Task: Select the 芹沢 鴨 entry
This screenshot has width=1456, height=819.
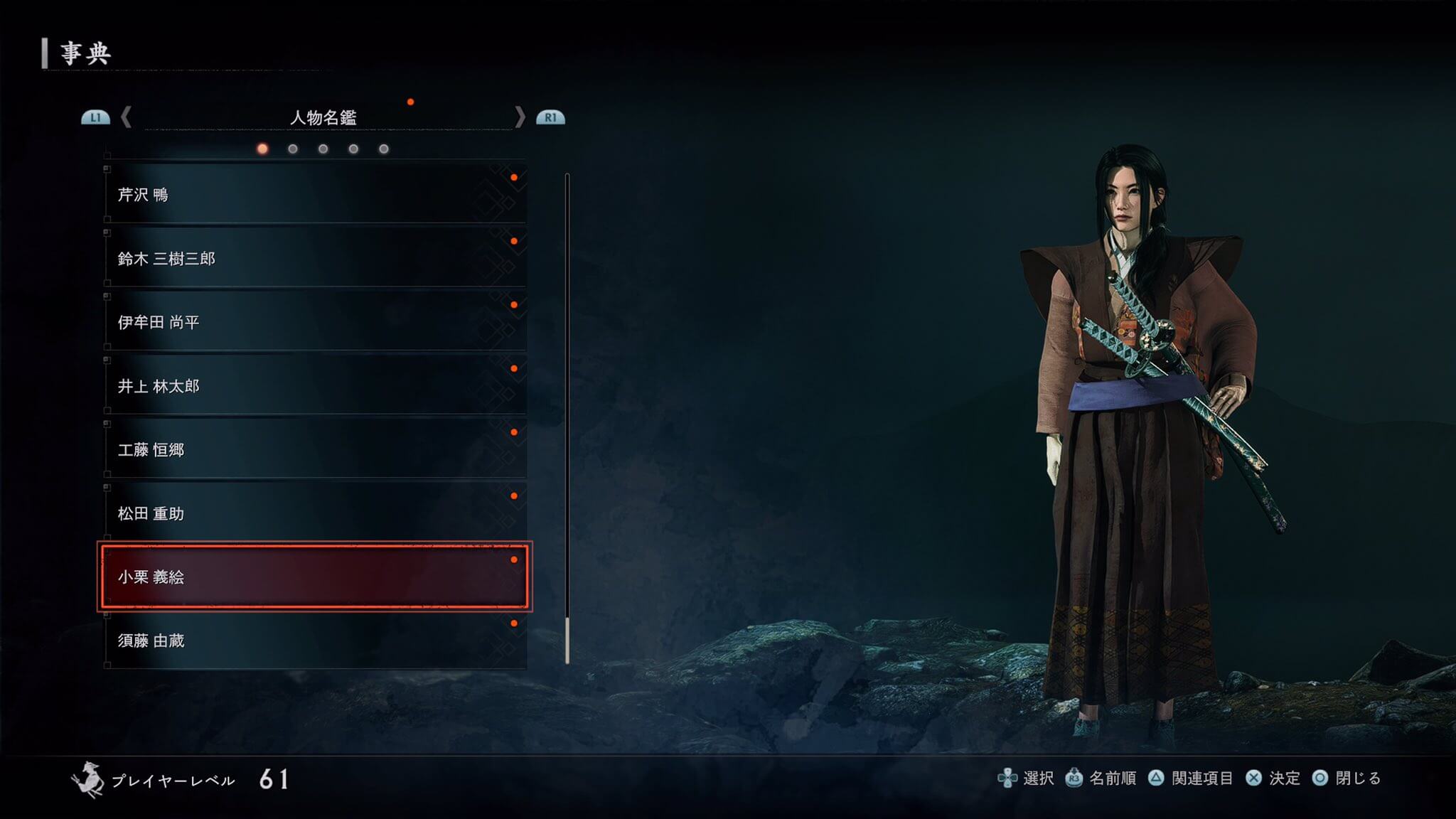Action: coord(315,194)
